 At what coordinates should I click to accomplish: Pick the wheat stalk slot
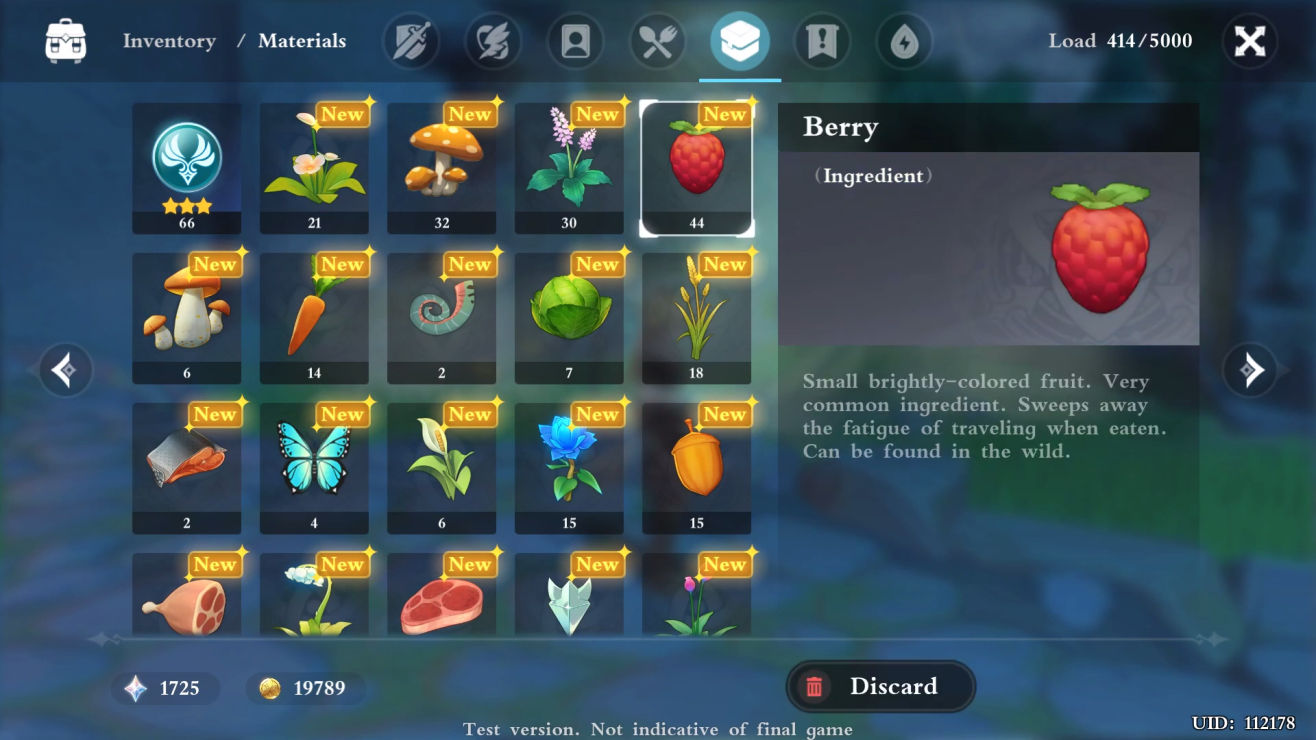[697, 318]
